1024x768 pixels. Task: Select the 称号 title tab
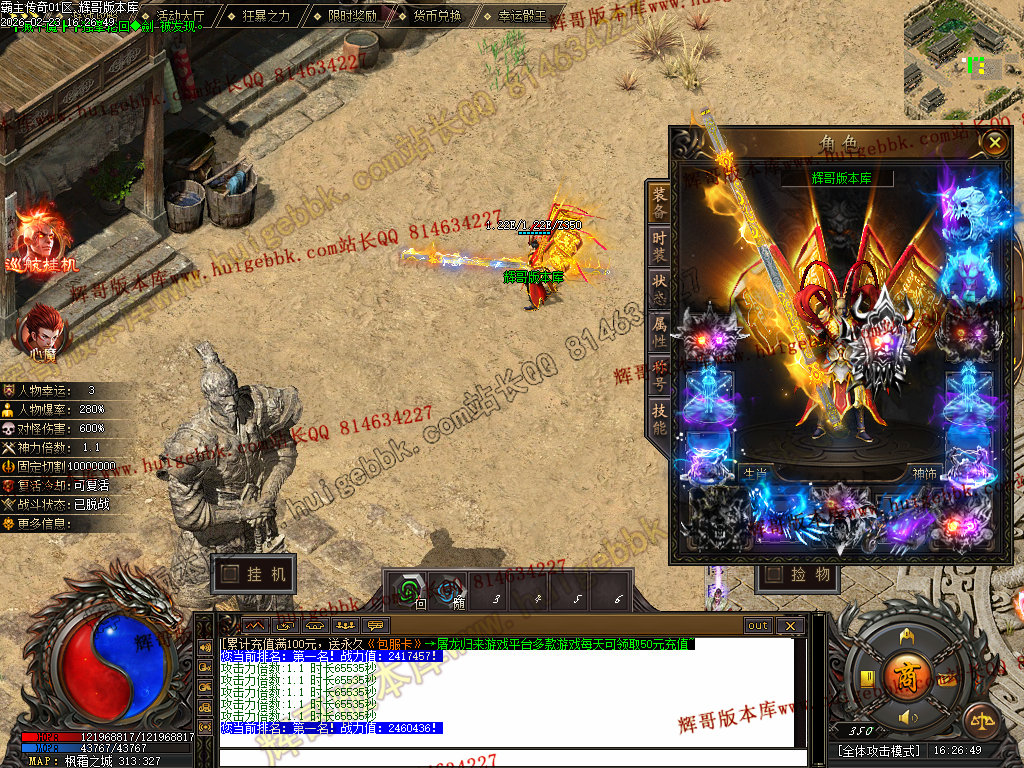pyautogui.click(x=659, y=377)
